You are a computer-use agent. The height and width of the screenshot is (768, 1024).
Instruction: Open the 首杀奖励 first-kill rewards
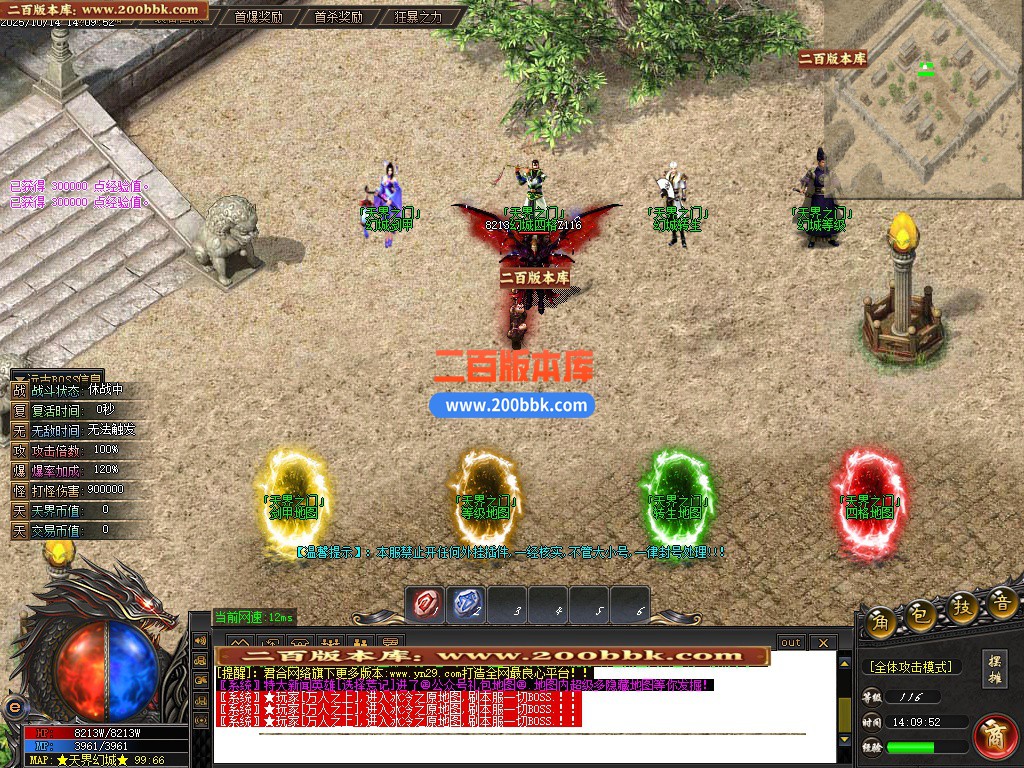(337, 16)
